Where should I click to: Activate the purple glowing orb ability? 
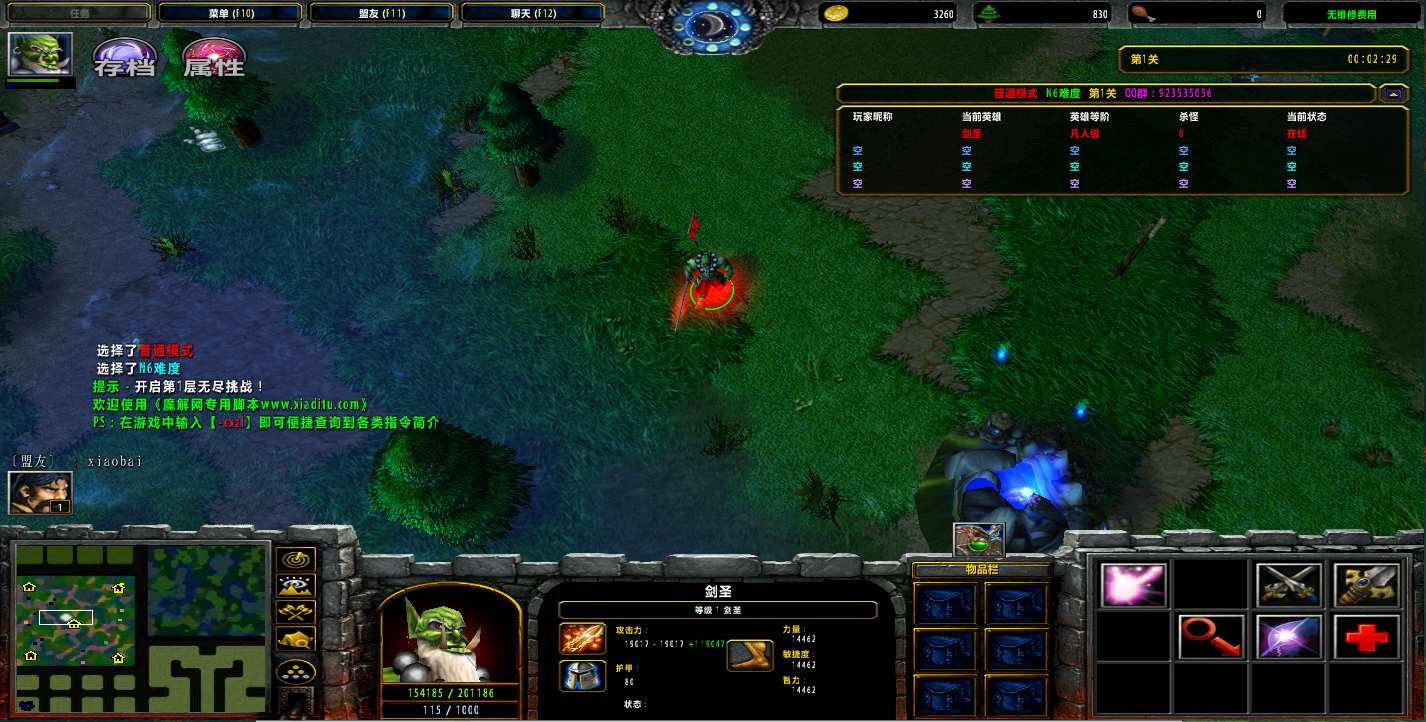(1289, 637)
